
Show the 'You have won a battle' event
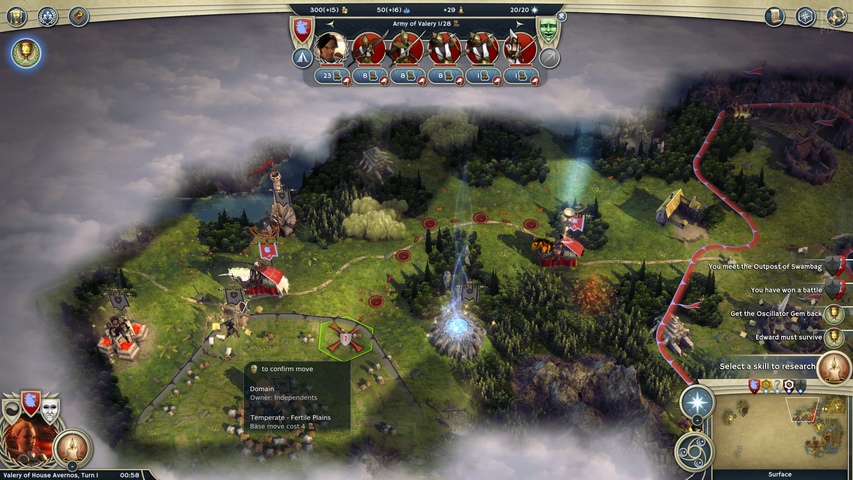833,290
